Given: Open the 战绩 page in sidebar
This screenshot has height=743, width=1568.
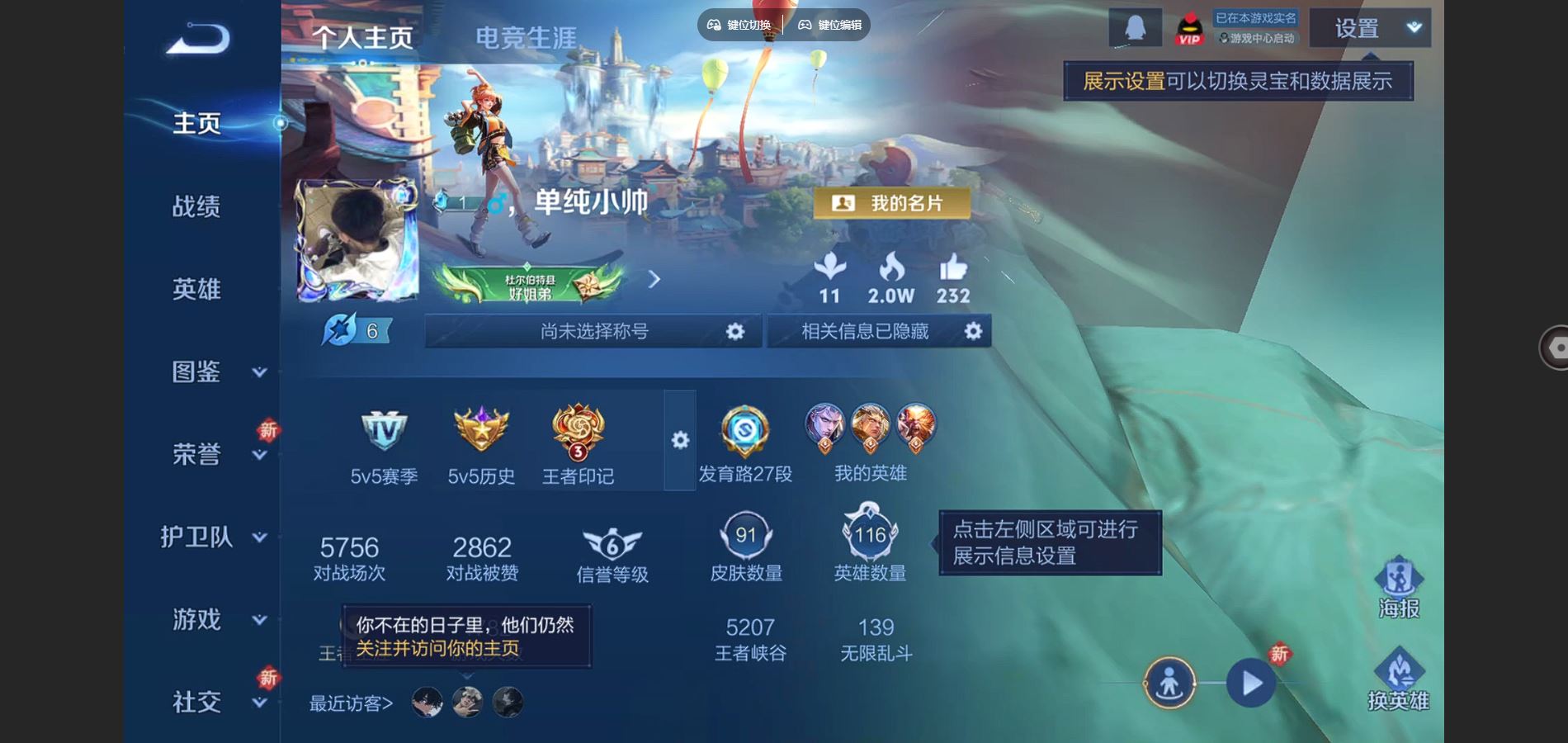Looking at the screenshot, I should point(196,206).
